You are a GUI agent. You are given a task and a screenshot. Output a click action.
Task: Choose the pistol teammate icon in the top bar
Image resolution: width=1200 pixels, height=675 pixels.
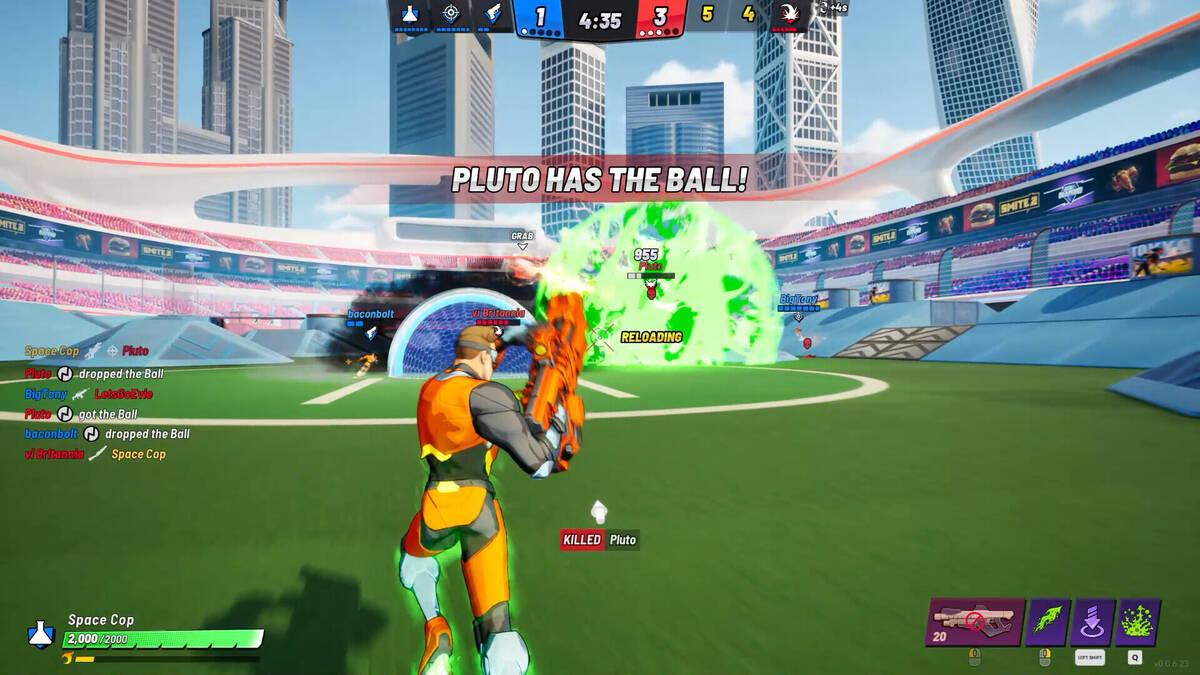[x=494, y=14]
